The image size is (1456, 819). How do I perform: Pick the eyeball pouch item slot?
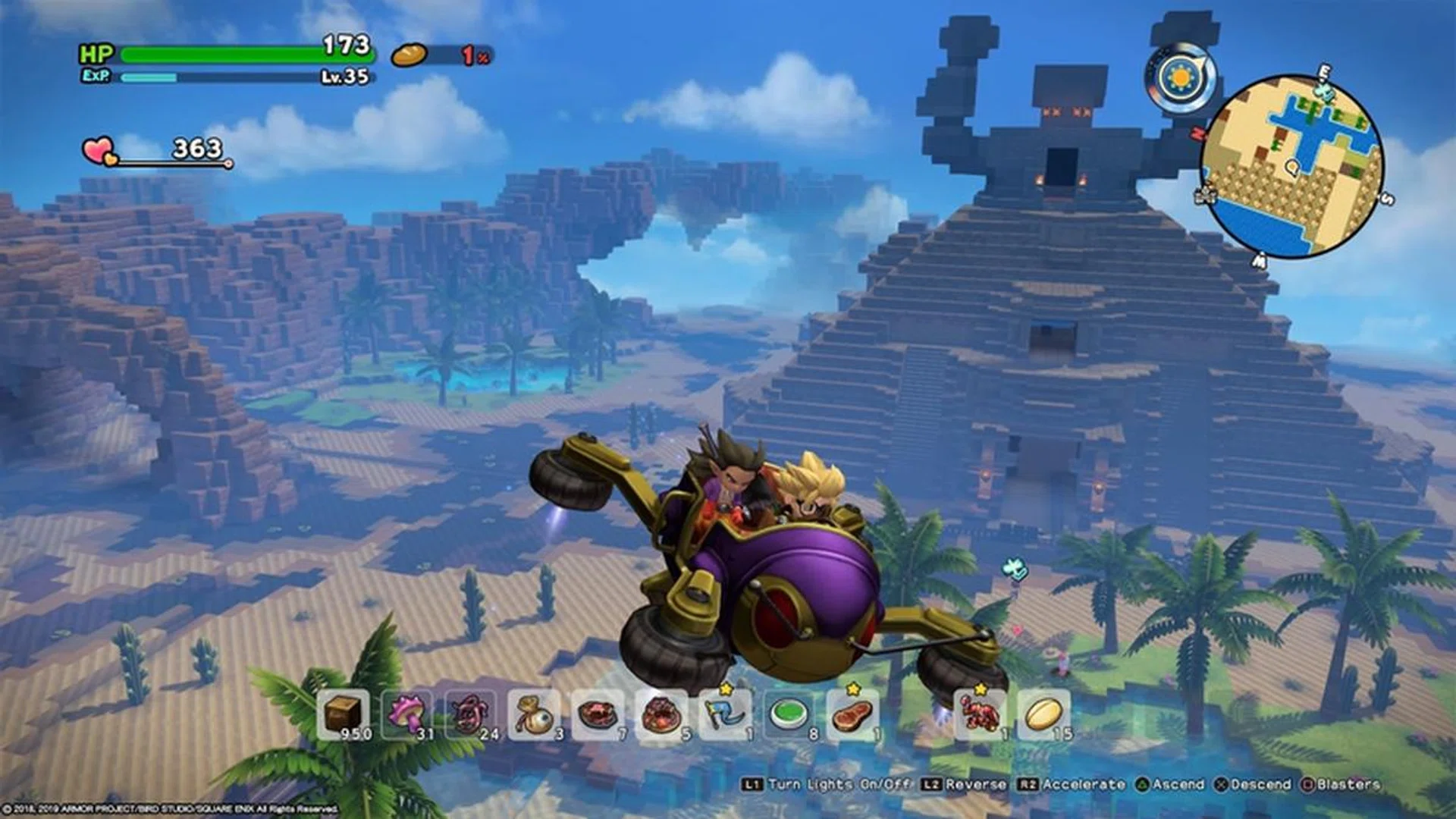pyautogui.click(x=534, y=714)
